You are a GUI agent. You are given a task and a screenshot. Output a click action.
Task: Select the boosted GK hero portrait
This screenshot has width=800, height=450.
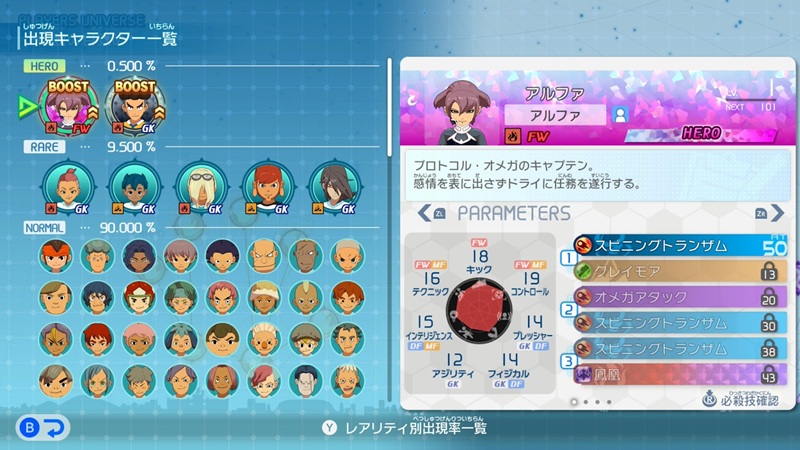[134, 105]
